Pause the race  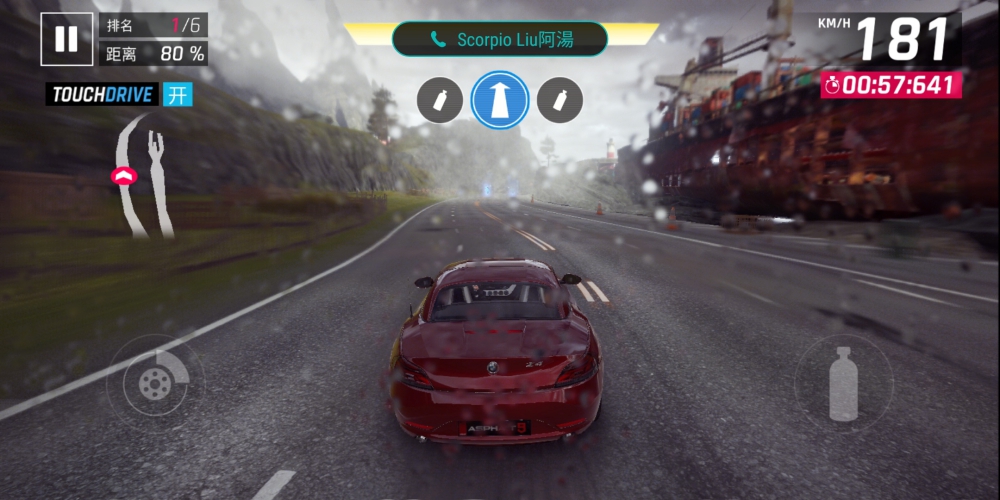pos(66,39)
